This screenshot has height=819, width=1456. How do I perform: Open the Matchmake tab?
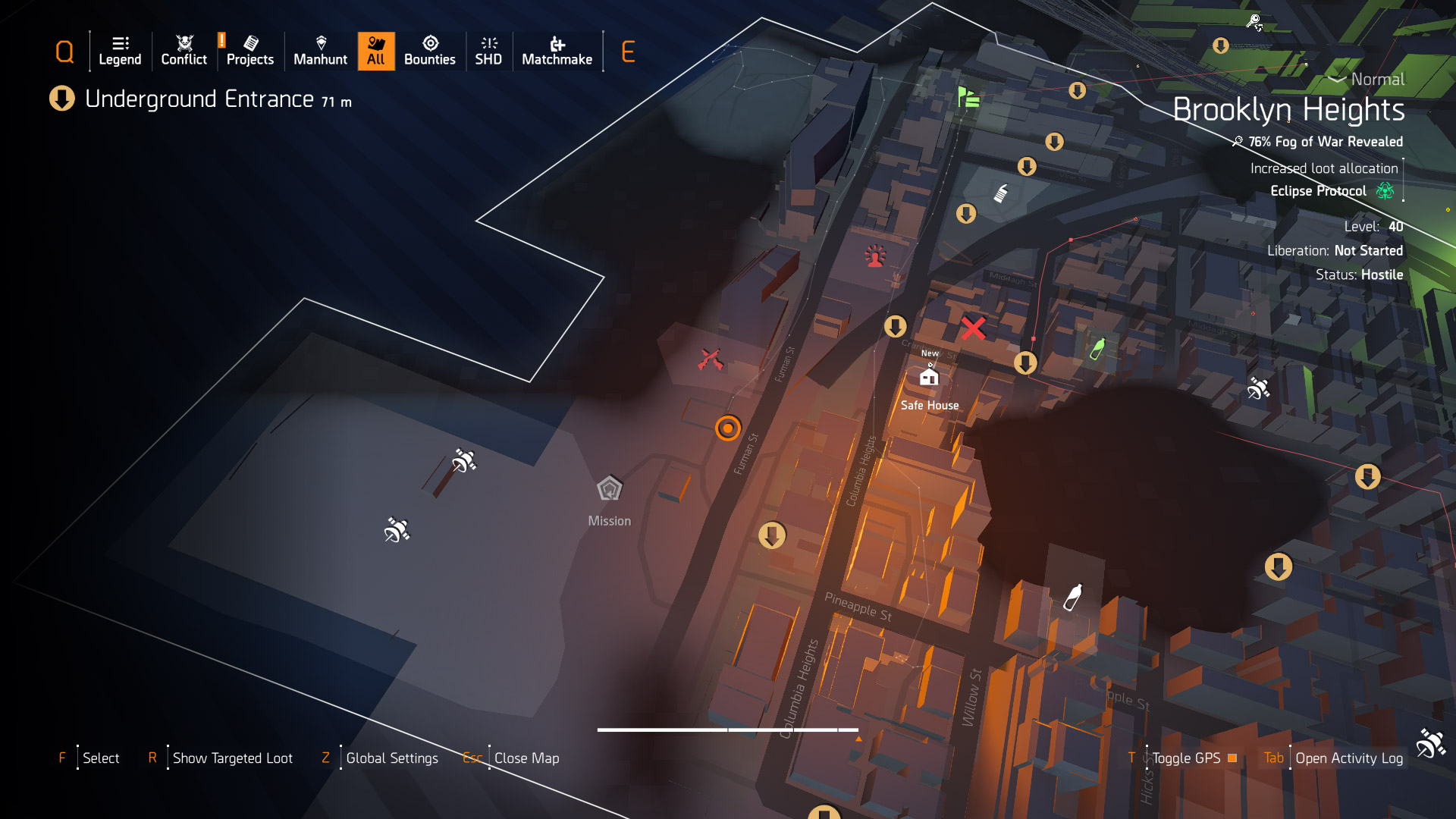(557, 51)
